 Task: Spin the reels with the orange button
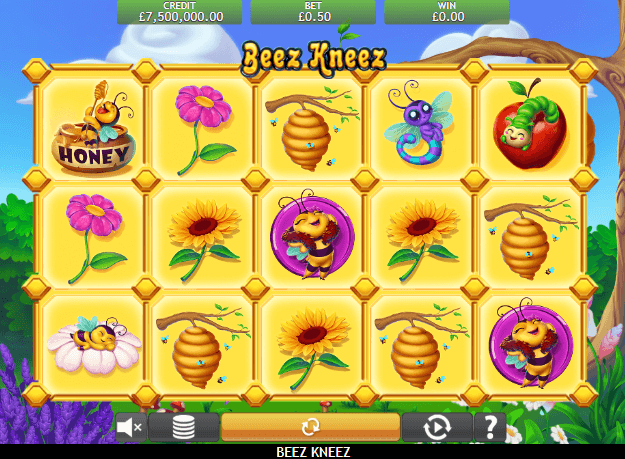tap(310, 427)
